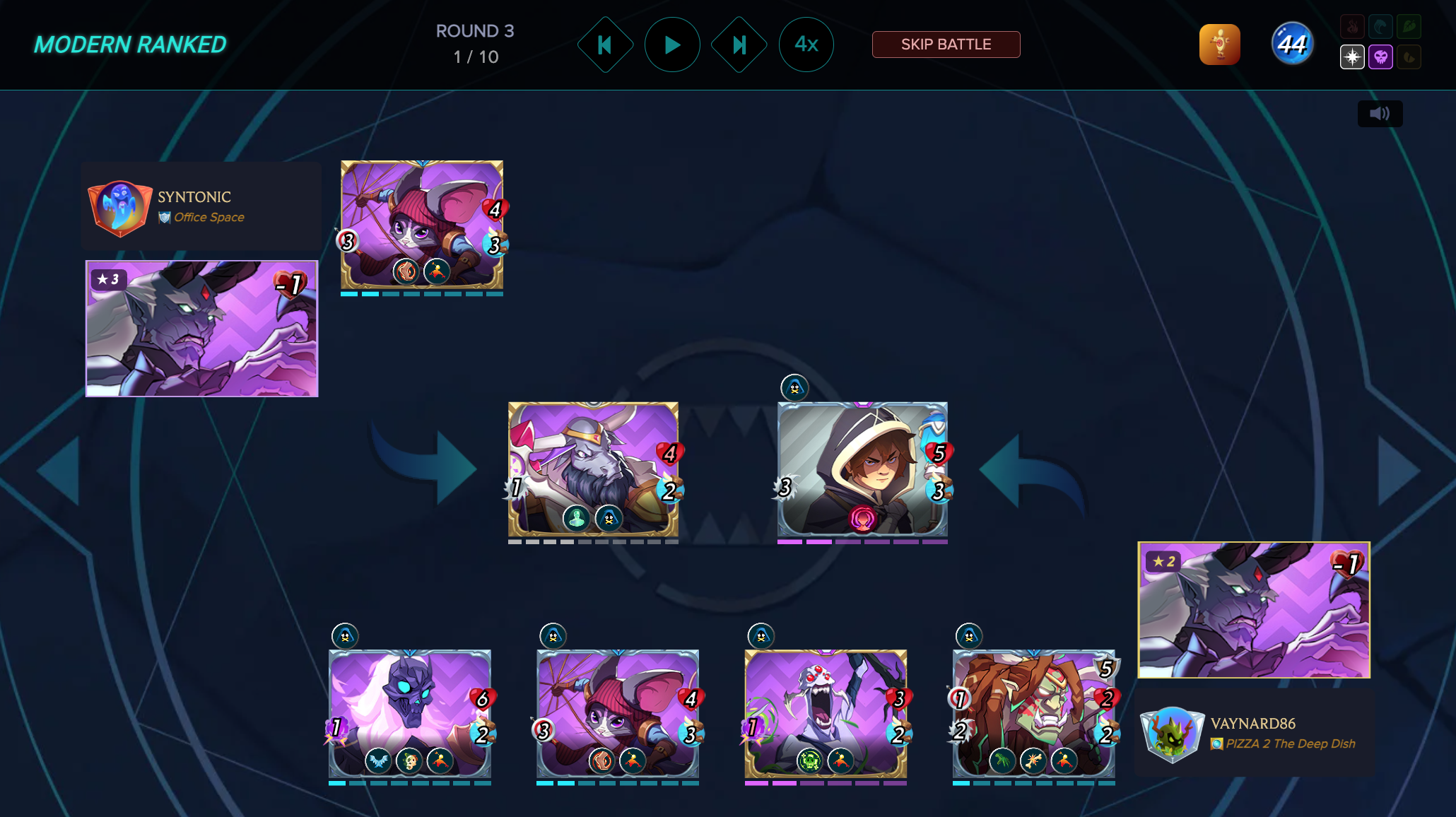
Task: Inspect VAYNARD86's star 2 summoner card
Action: pos(1254,610)
